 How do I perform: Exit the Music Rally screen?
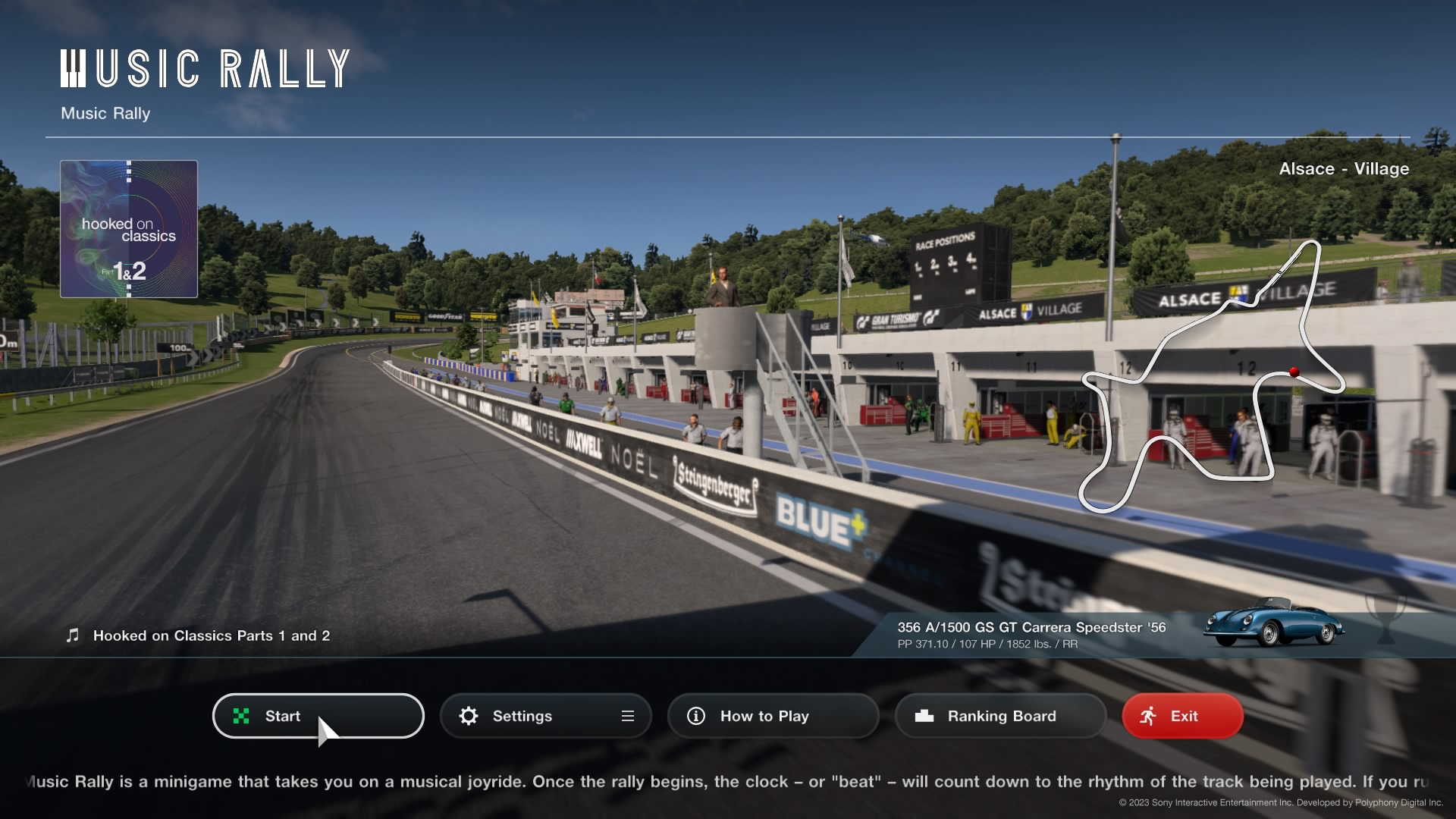pos(1181,716)
